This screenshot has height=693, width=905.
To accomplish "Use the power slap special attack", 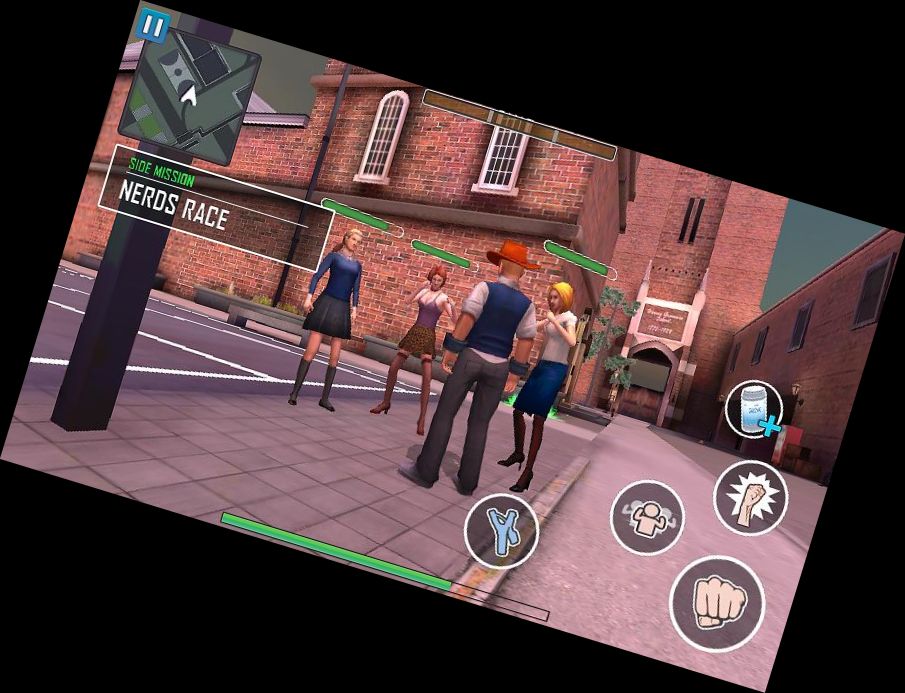I will tap(750, 497).
